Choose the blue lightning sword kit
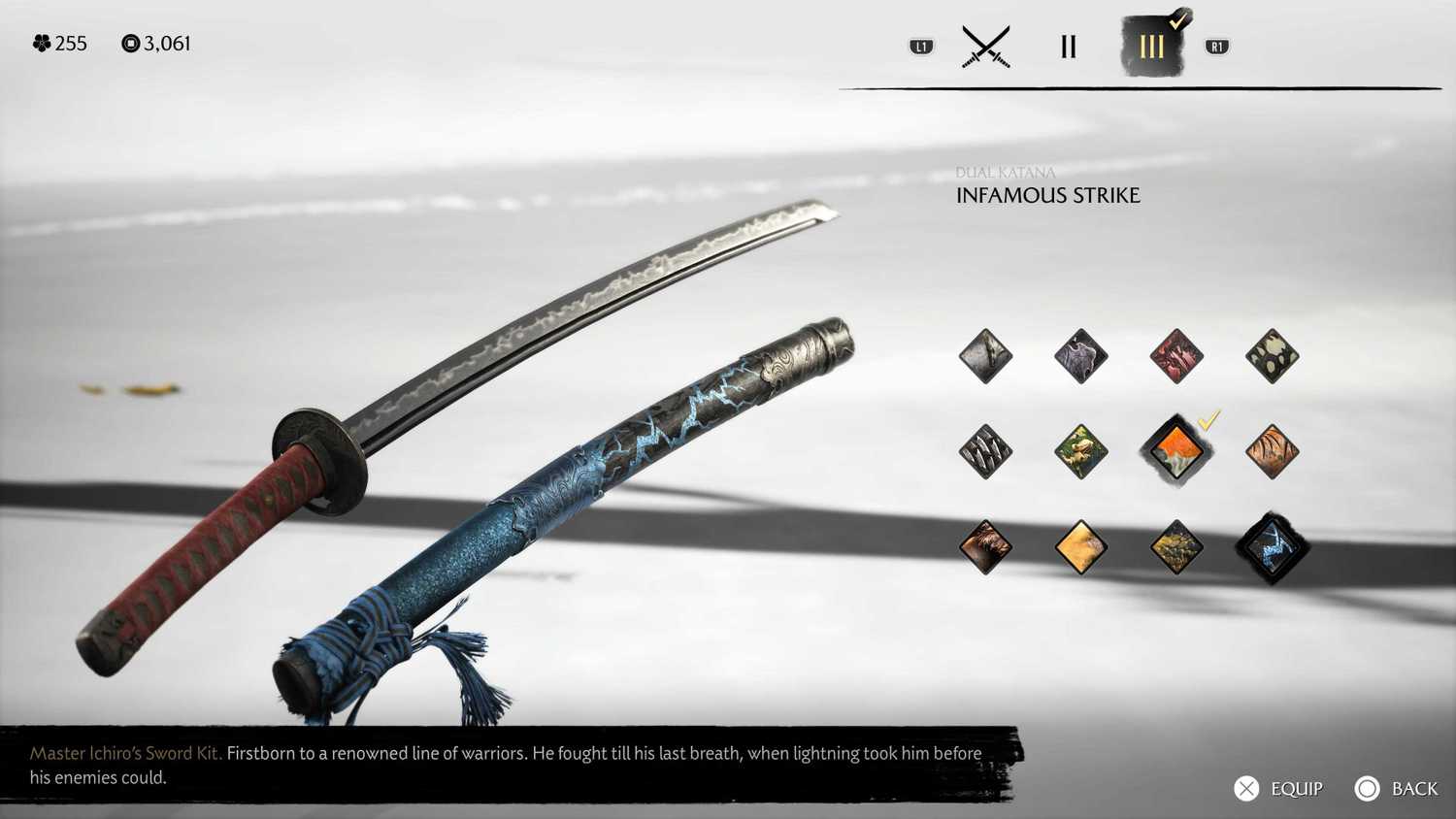 click(x=1272, y=547)
